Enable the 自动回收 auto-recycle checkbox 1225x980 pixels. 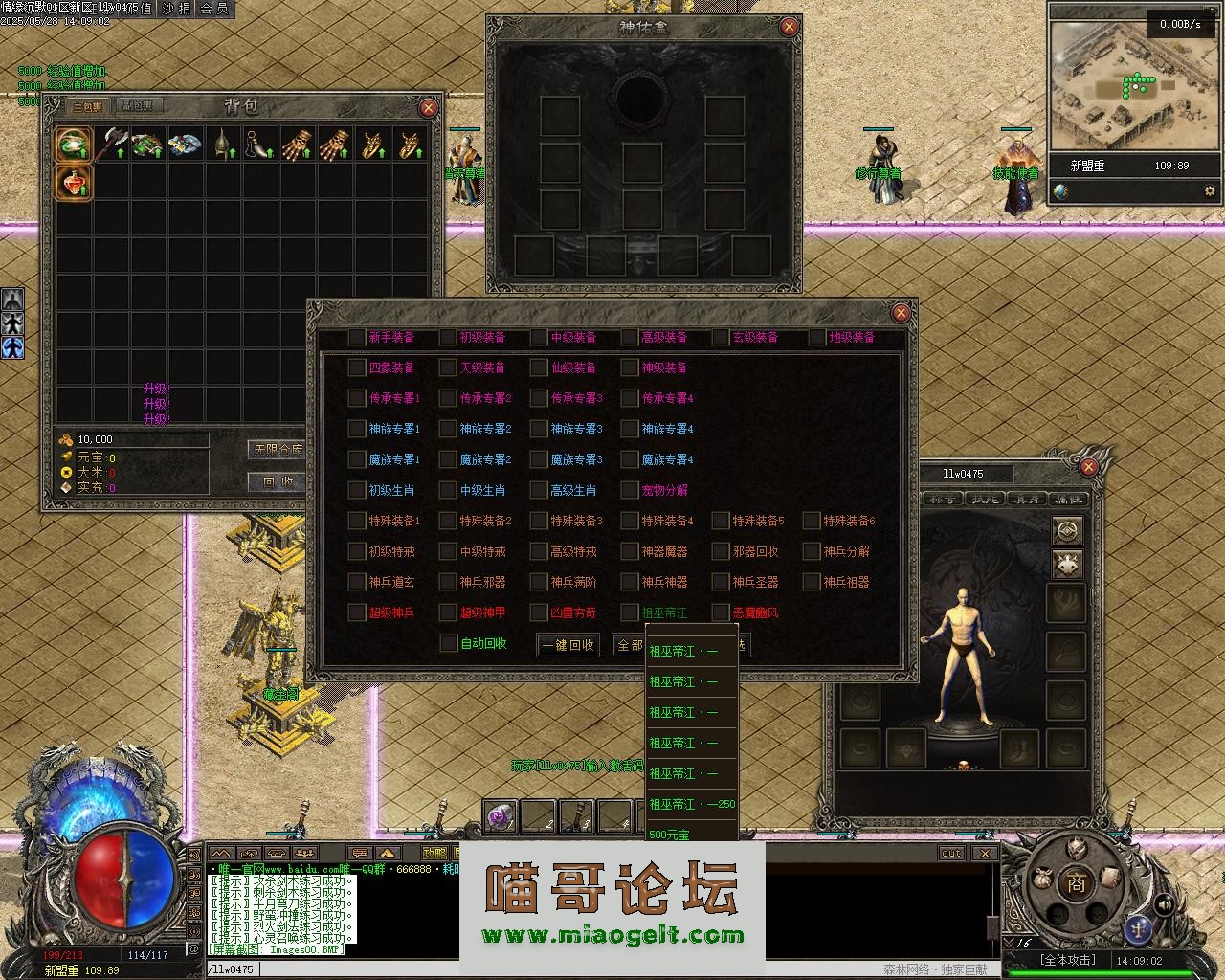click(x=448, y=643)
